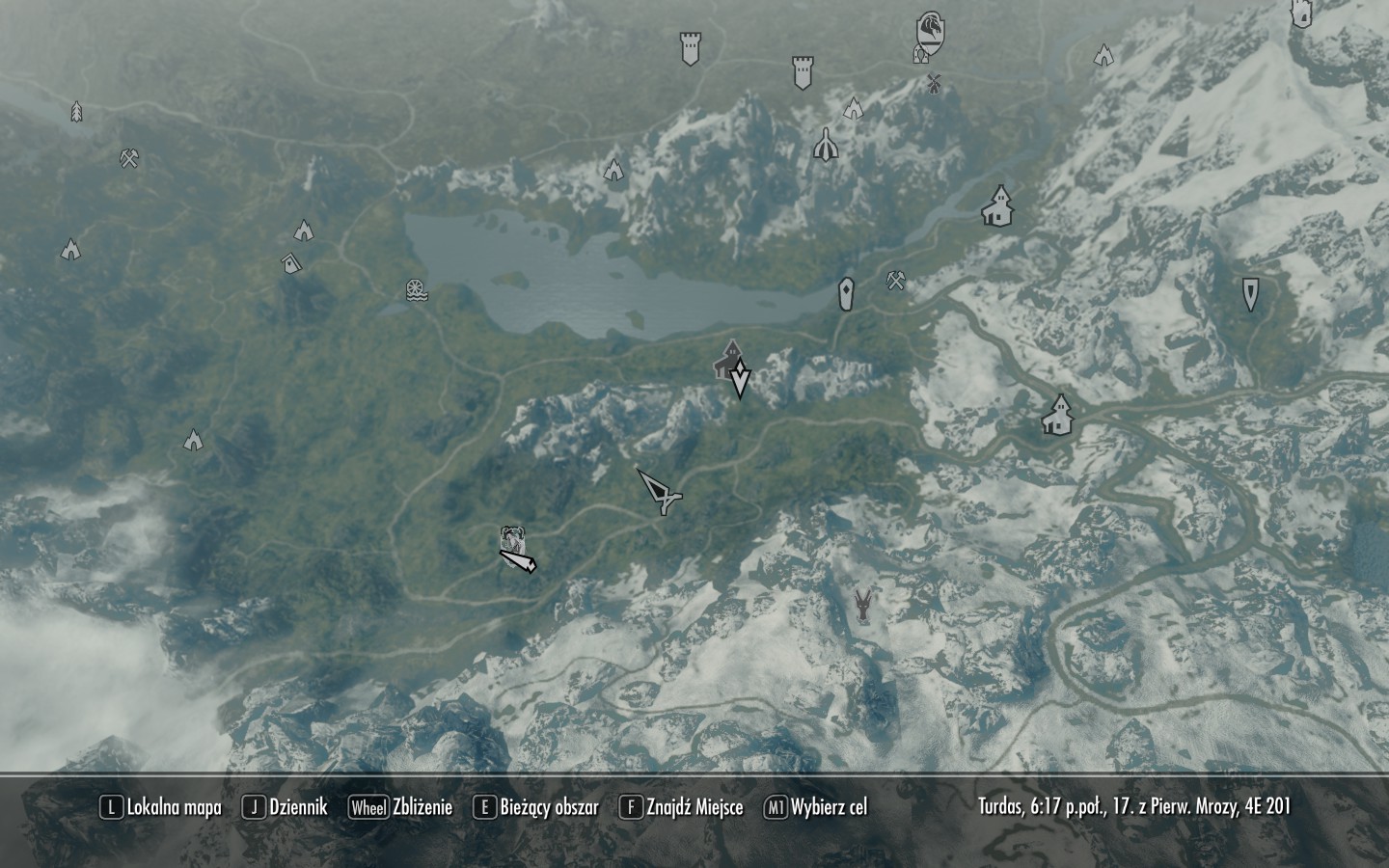
Task: Click the dragon head lair marker
Action: click(864, 607)
